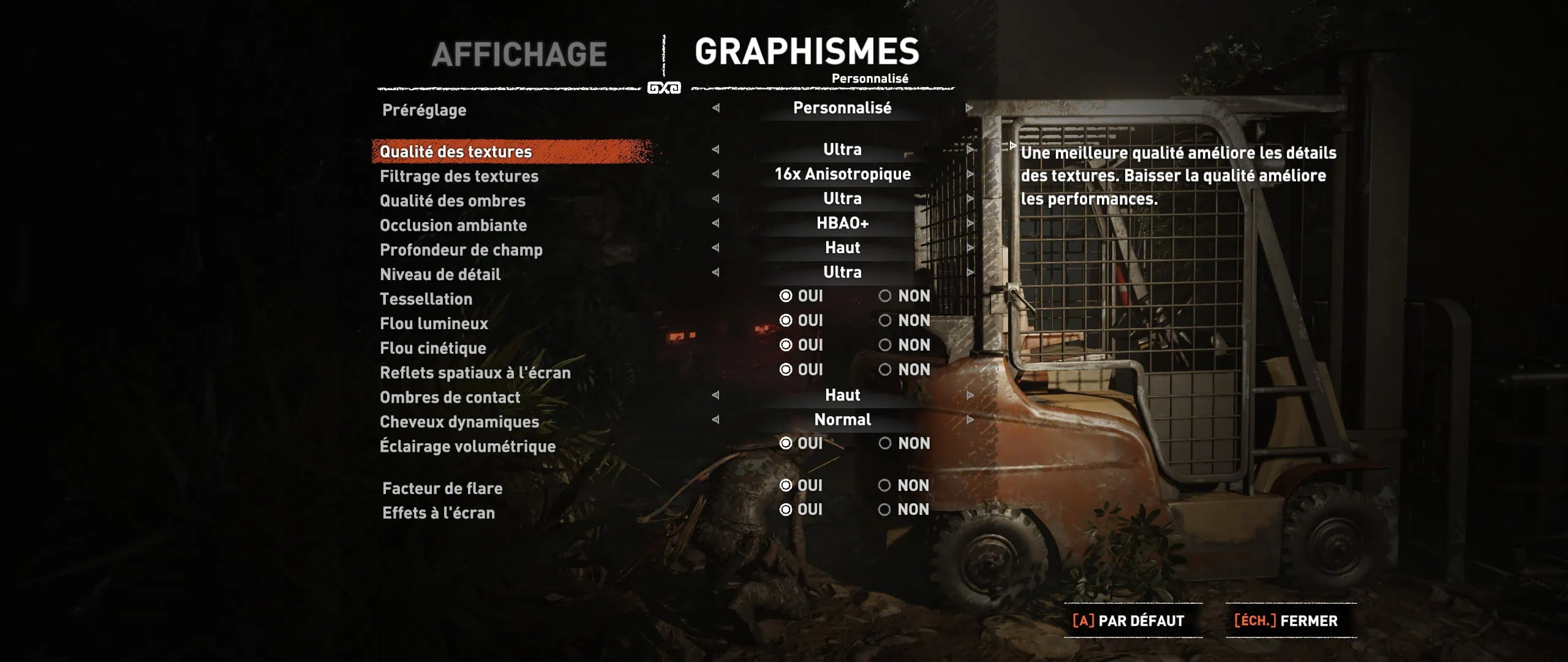Switch to the Affichage tab
The image size is (1568, 662).
pyautogui.click(x=519, y=55)
